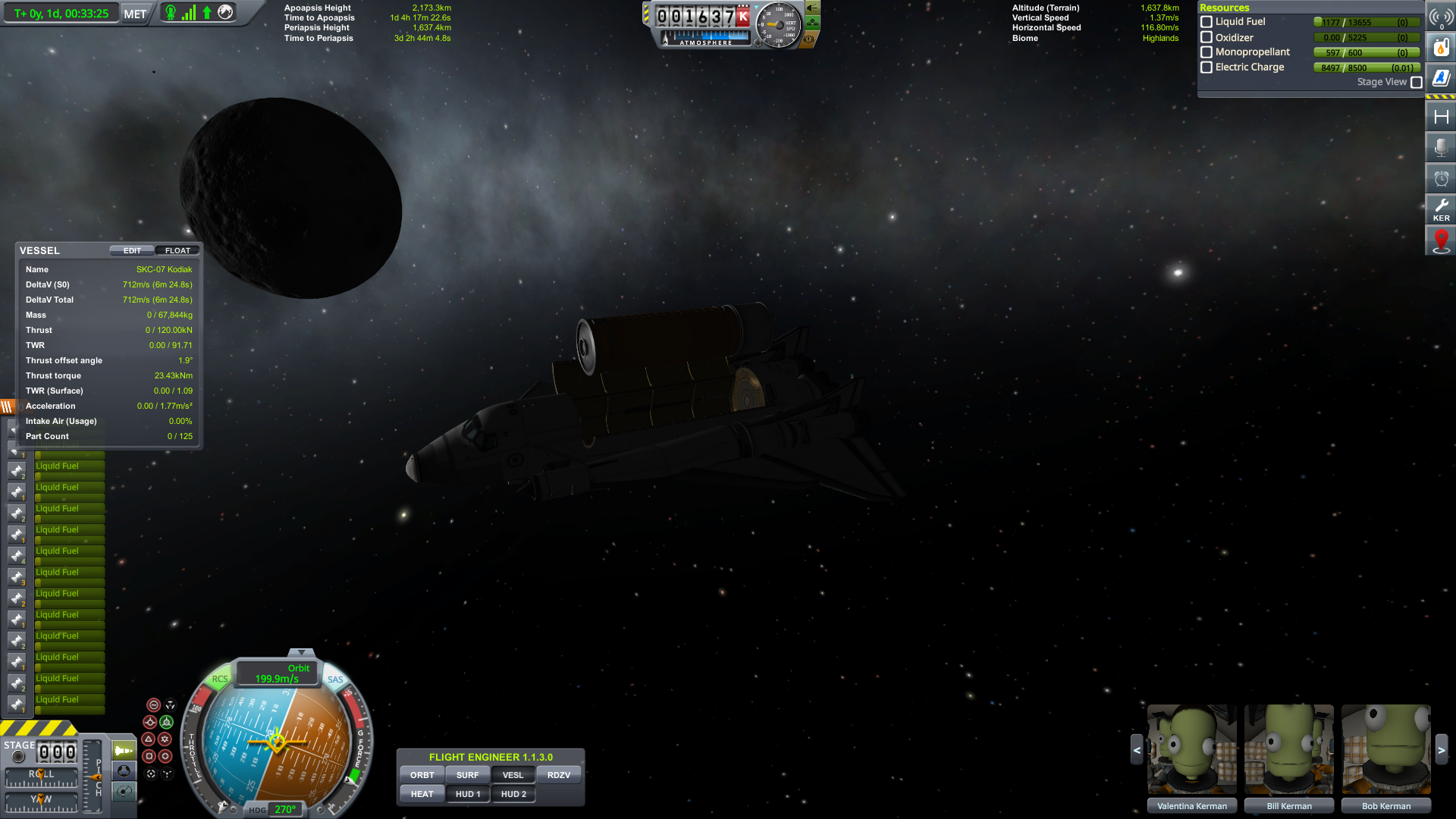
Task: Enable the Stage View checkbox in Resources
Action: click(1416, 82)
